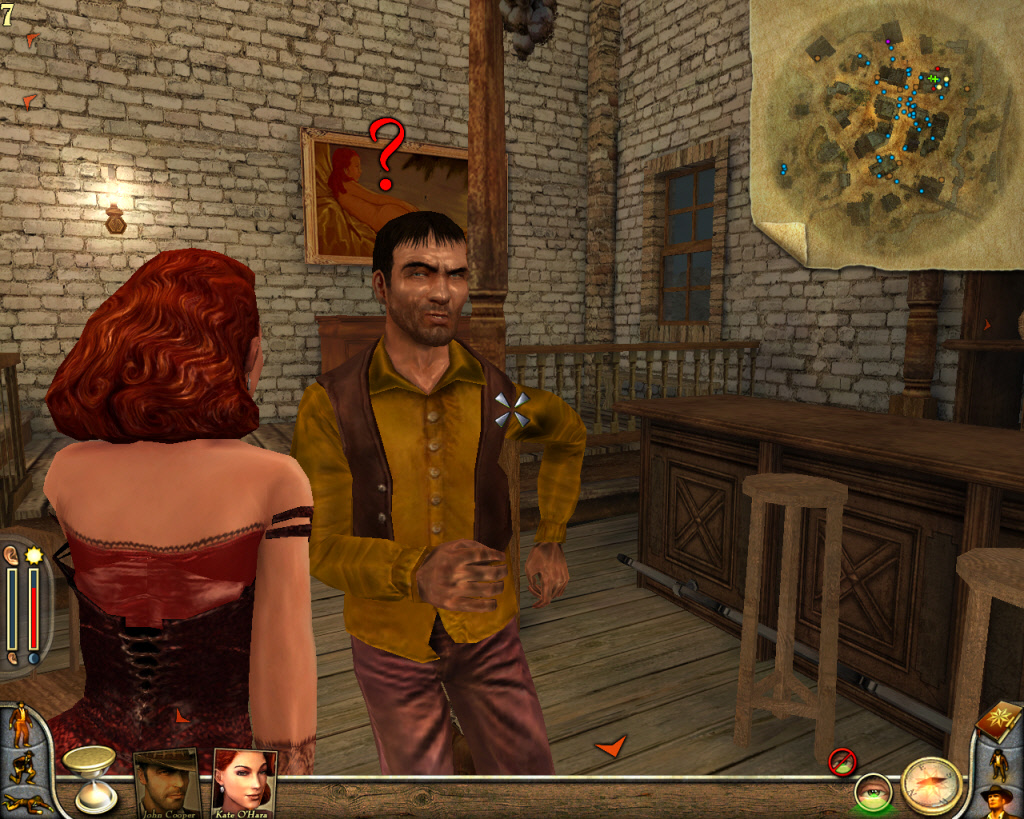Viewport: 1024px width, 819px height.
Task: Select Kate O'Hara's portrait
Action: 243,781
